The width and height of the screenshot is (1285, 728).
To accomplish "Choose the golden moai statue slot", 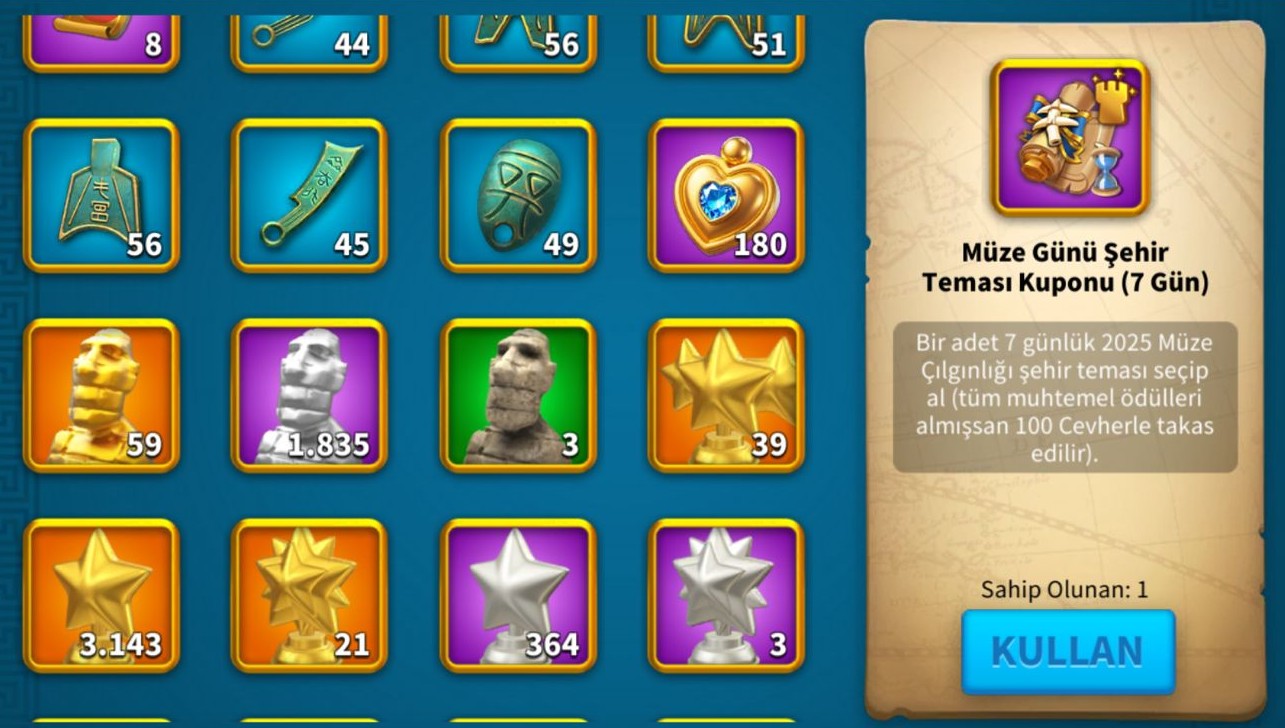I will pos(102,396).
